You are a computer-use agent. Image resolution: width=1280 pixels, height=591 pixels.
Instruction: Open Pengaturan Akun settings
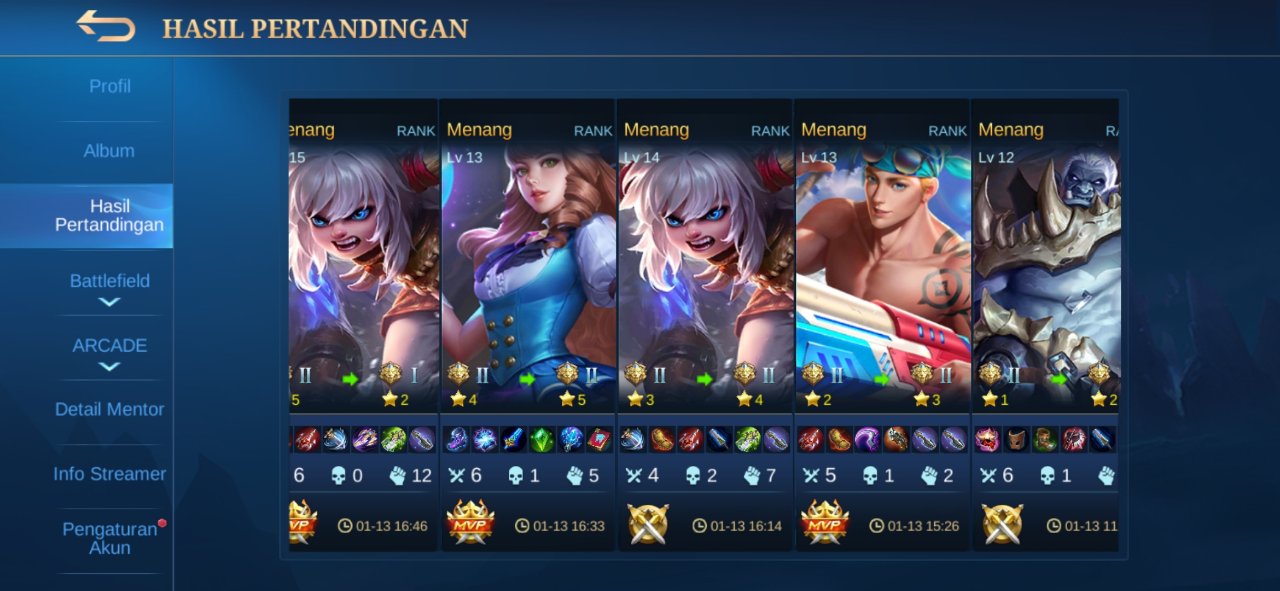pos(109,538)
